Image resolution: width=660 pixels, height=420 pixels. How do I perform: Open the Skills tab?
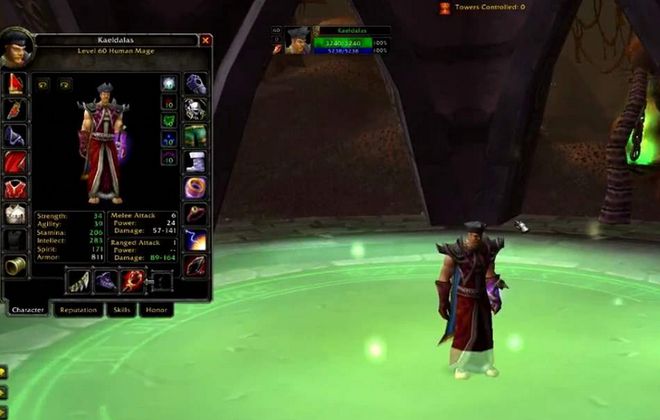pos(121,310)
